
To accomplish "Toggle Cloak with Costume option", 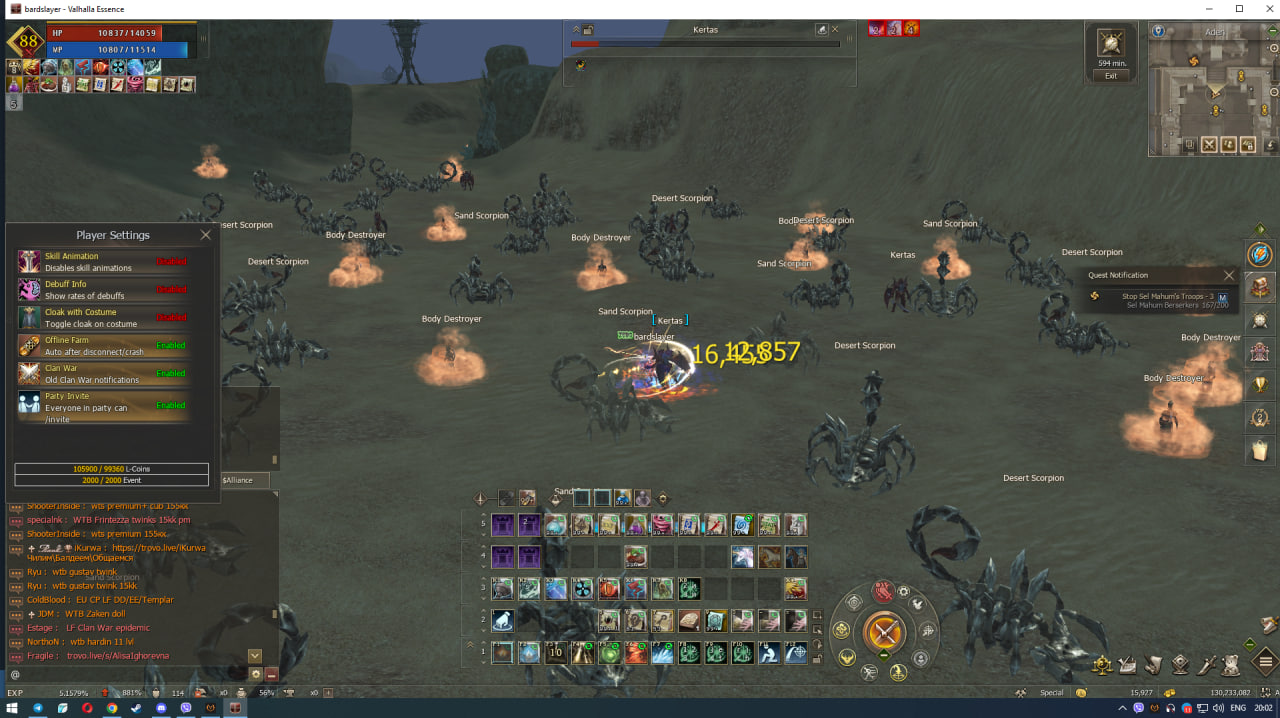I will click(171, 317).
